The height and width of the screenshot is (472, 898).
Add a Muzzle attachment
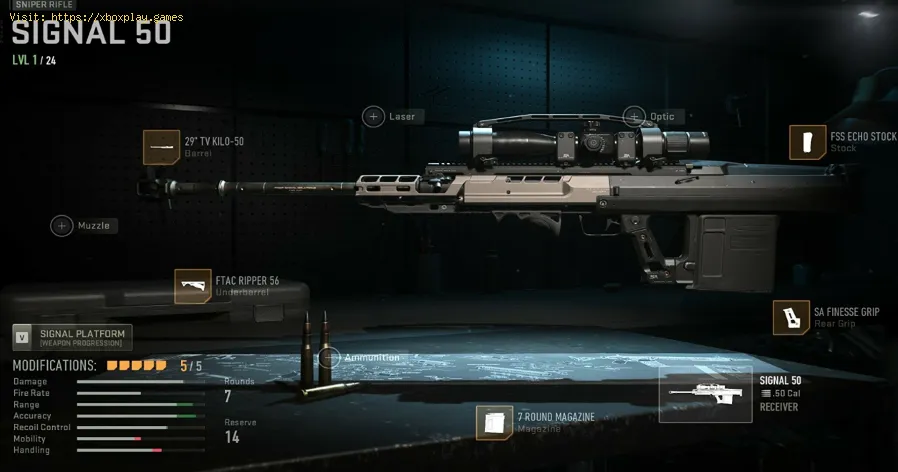click(63, 226)
